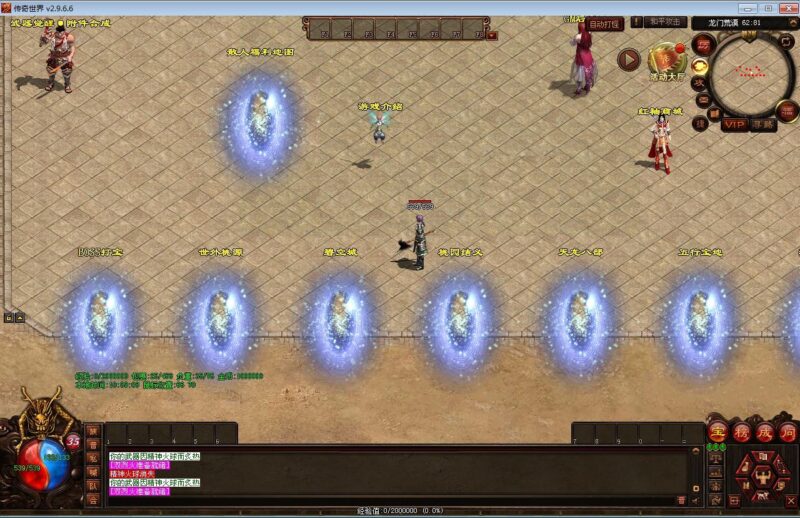Image resolution: width=800 pixels, height=518 pixels.
Task: Select the 会 guild chat channel tab
Action: [x=92, y=499]
